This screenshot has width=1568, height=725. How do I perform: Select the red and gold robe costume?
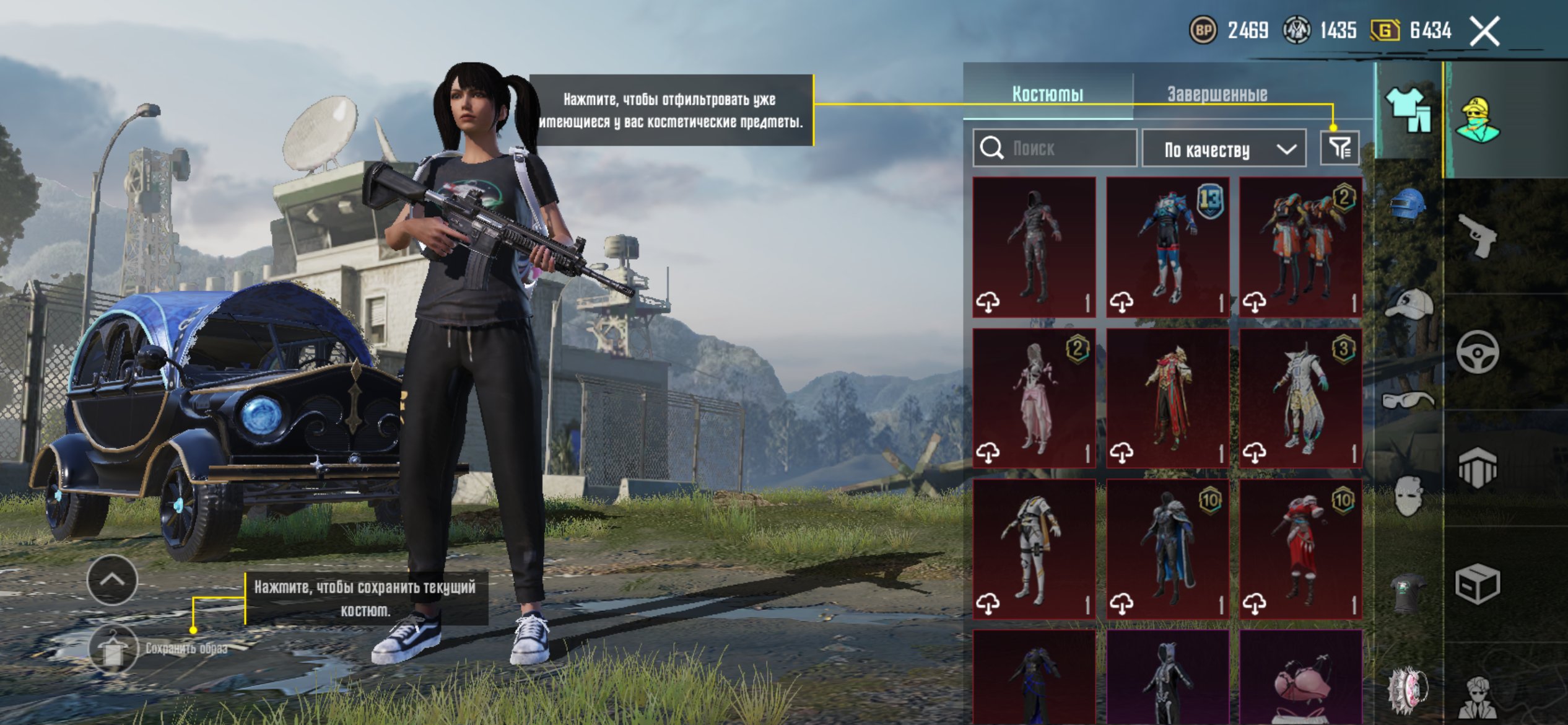pos(1167,398)
